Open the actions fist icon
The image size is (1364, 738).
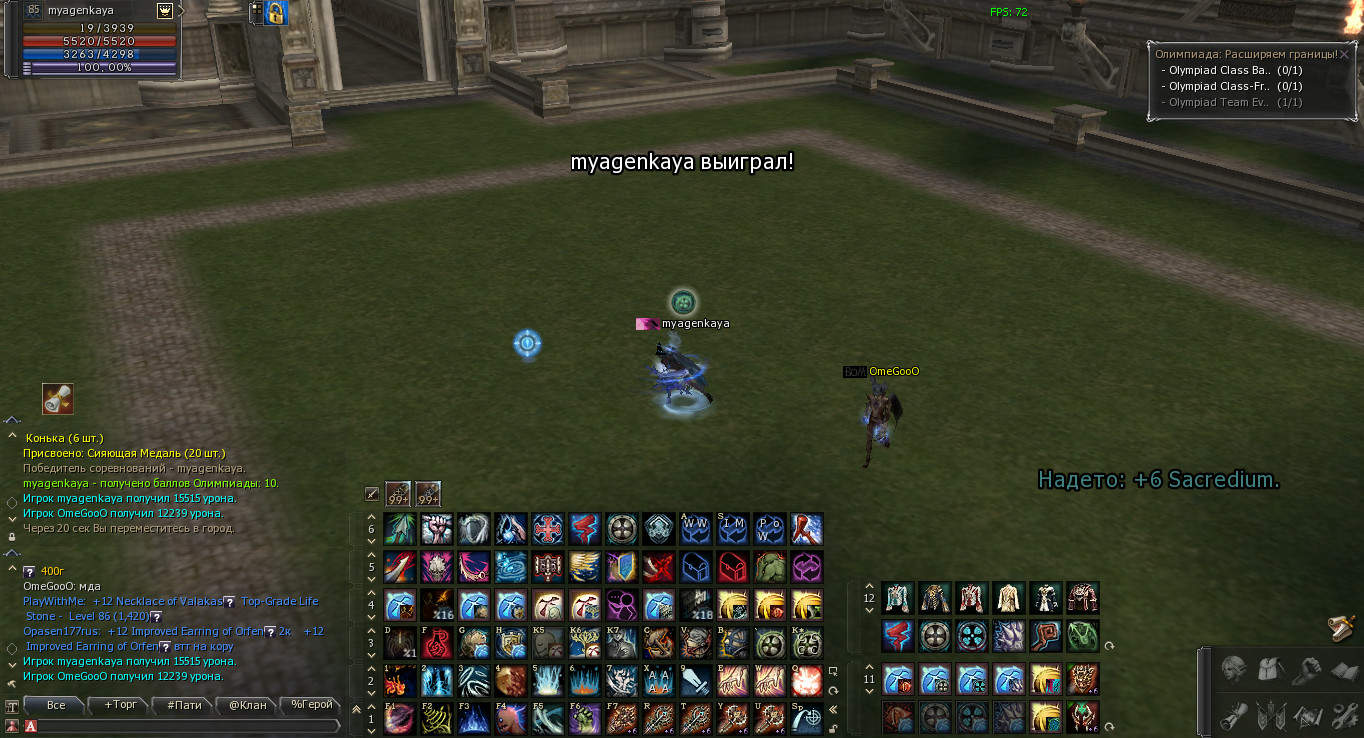tap(1307, 670)
